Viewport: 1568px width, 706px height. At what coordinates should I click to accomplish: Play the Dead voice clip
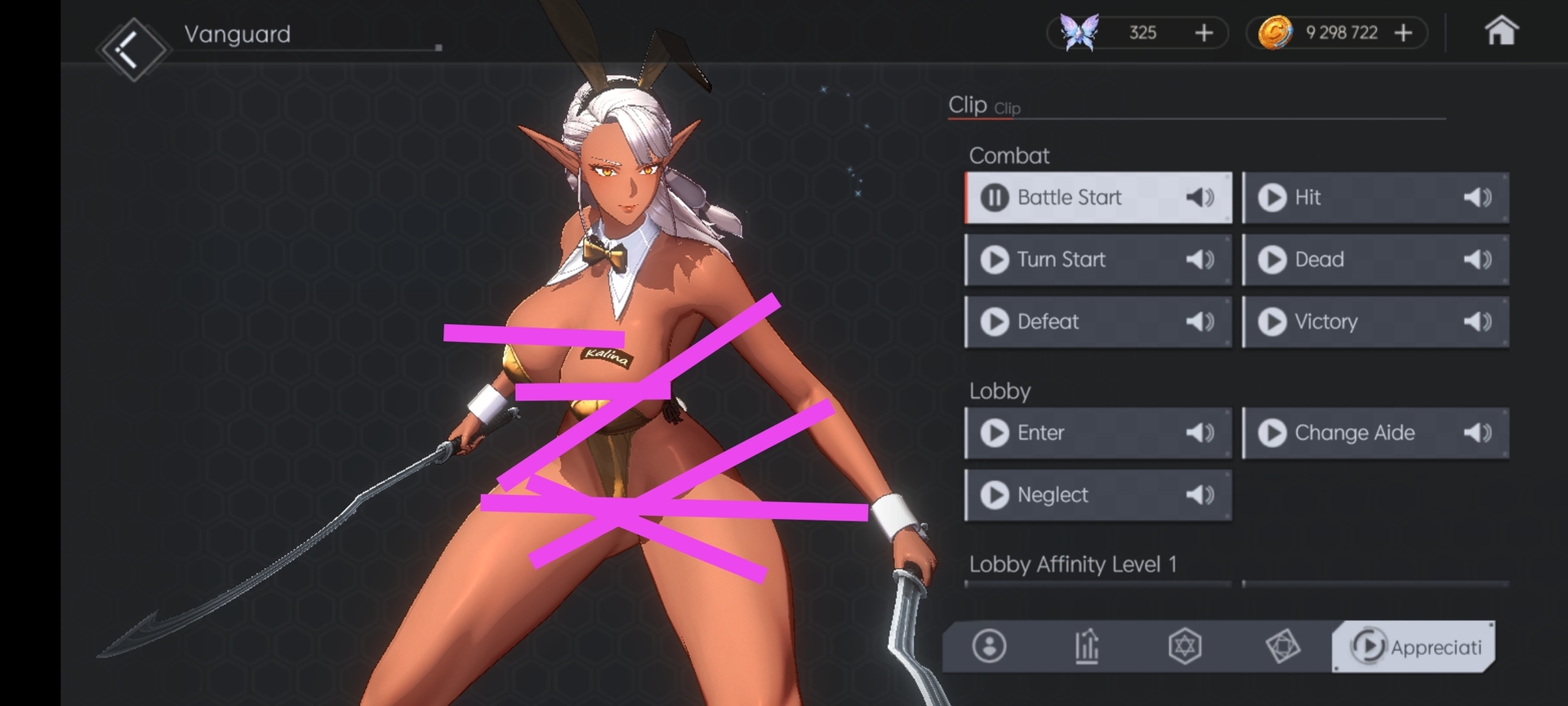coord(1272,260)
